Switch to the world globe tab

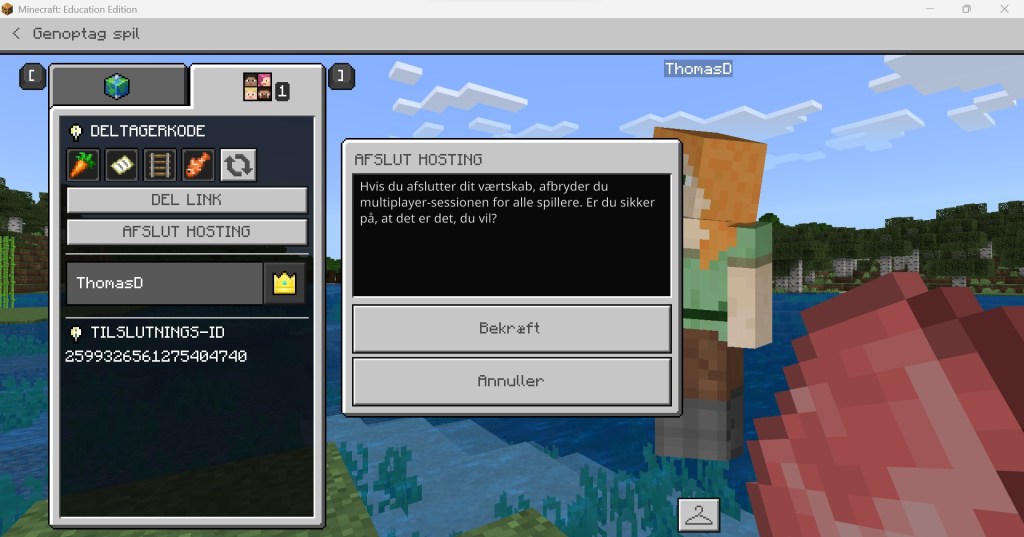(117, 87)
